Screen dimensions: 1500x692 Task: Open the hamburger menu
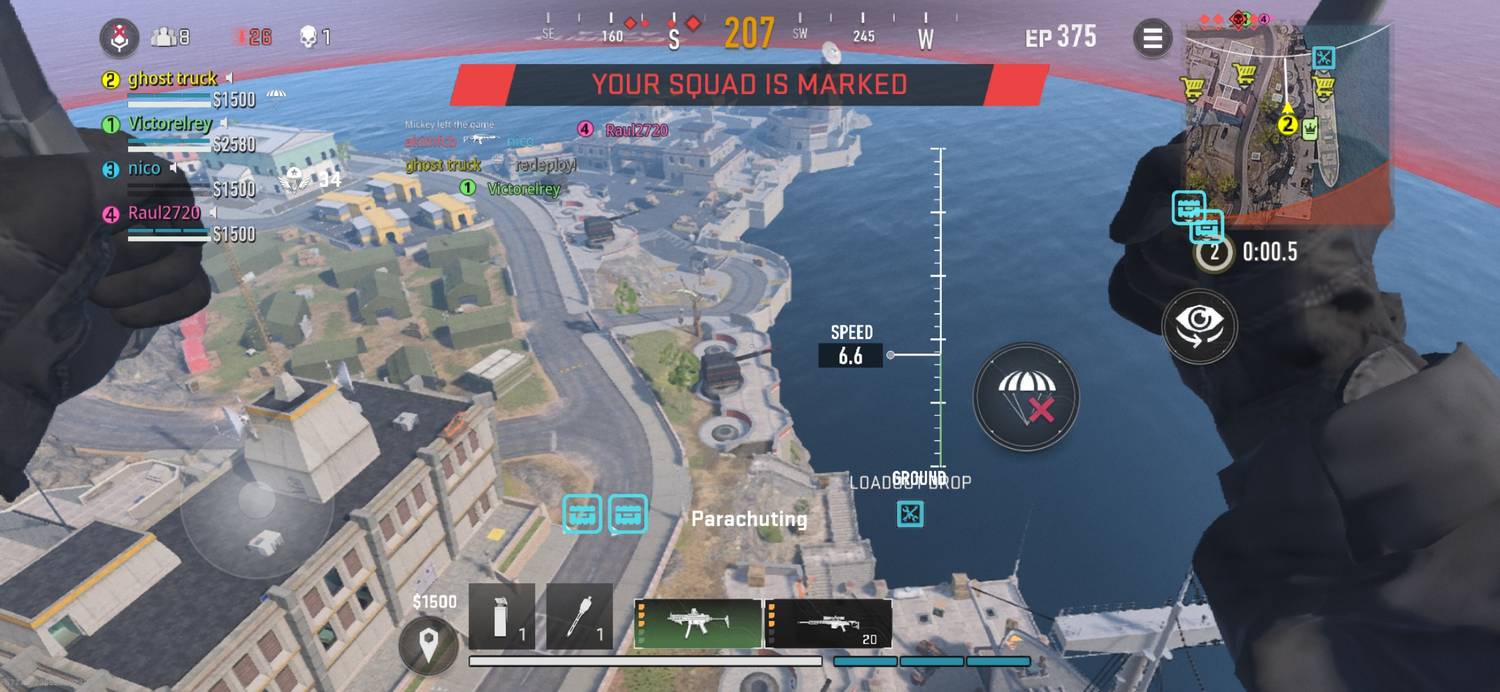pos(1152,39)
